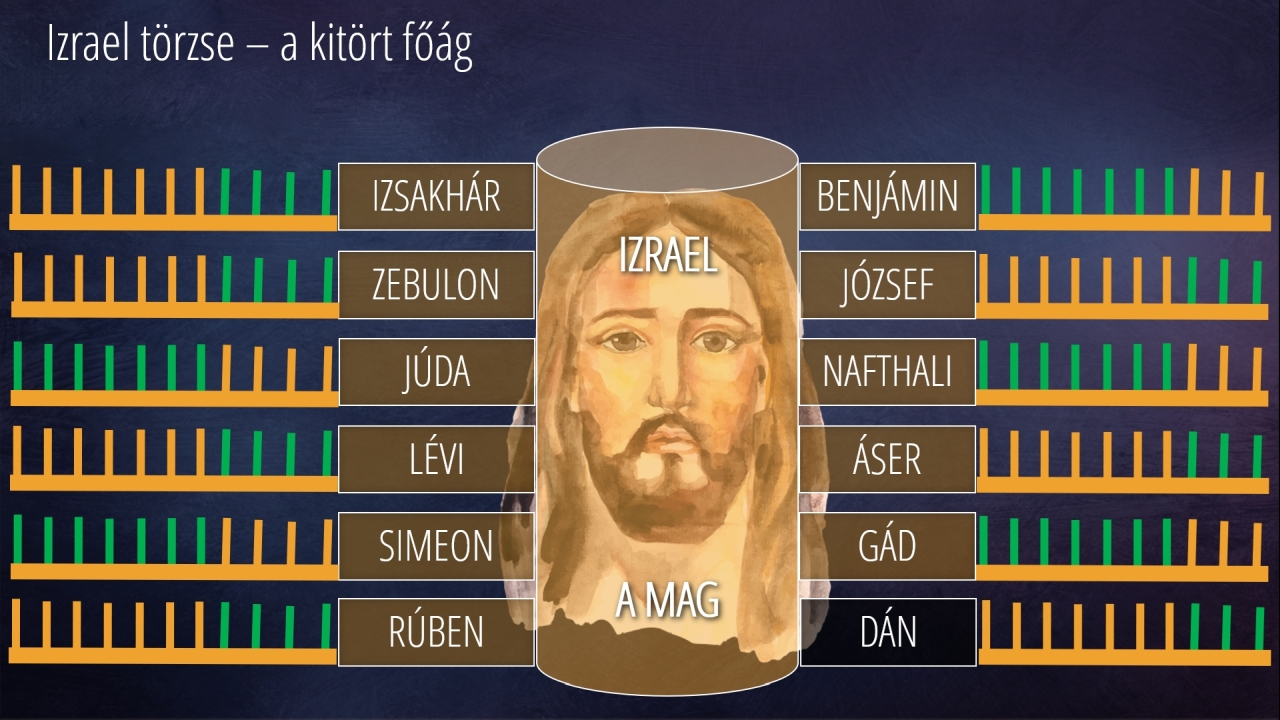Click the NAFTHALI tribe box
This screenshot has height=720, width=1280.
[887, 372]
